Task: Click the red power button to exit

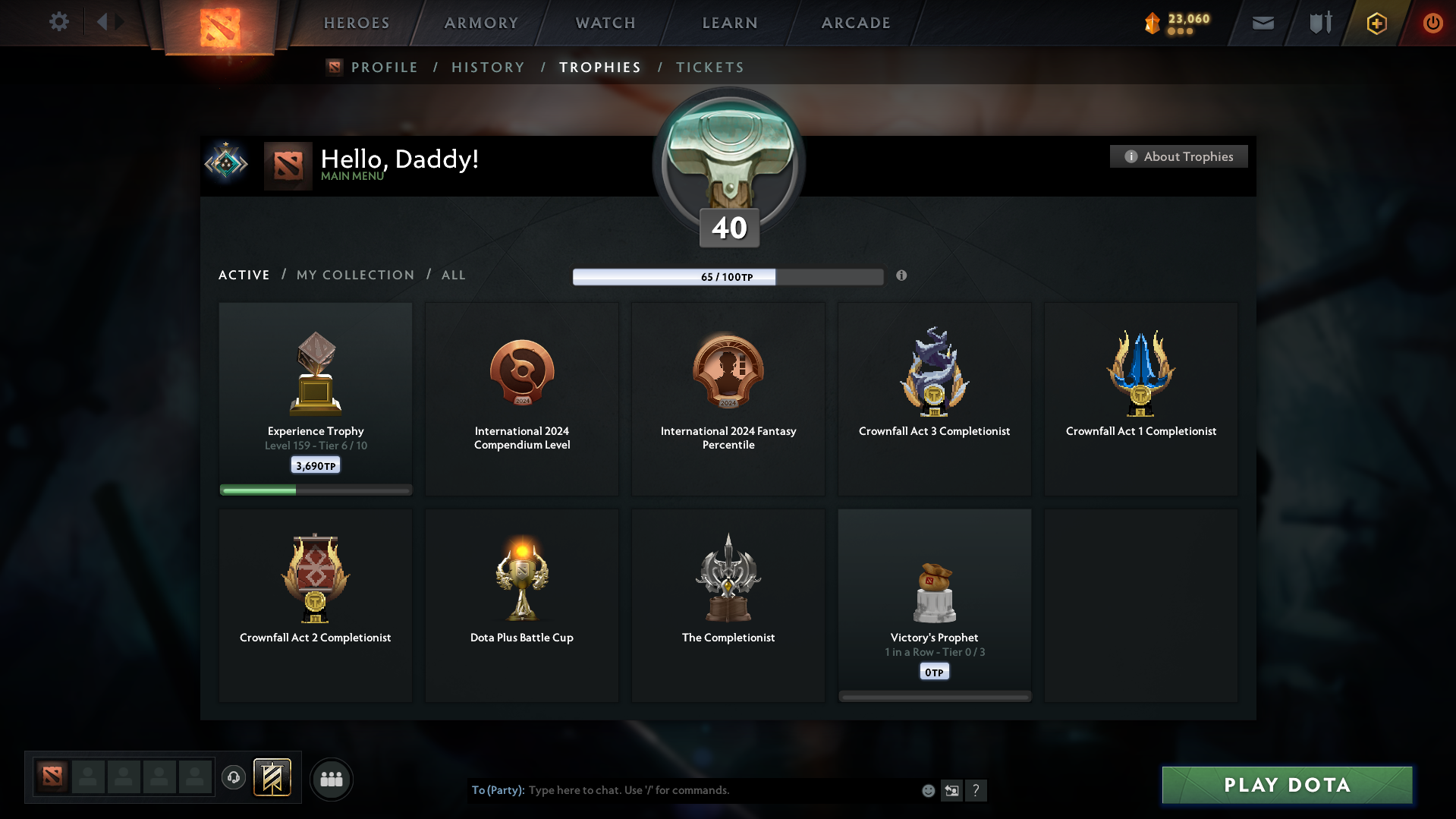Action: click(1432, 23)
